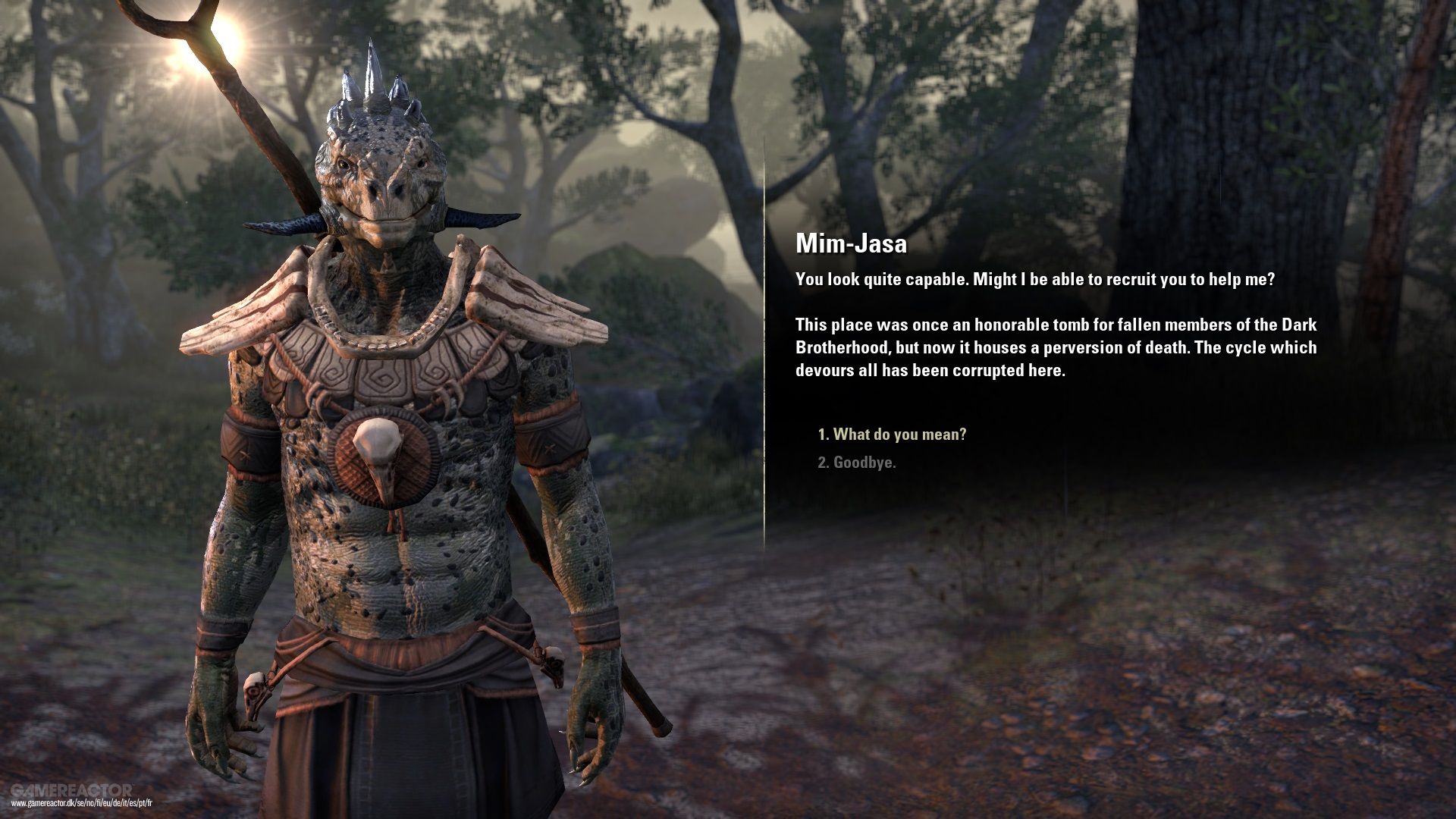Click the number '1.' before the first option

coord(824,435)
